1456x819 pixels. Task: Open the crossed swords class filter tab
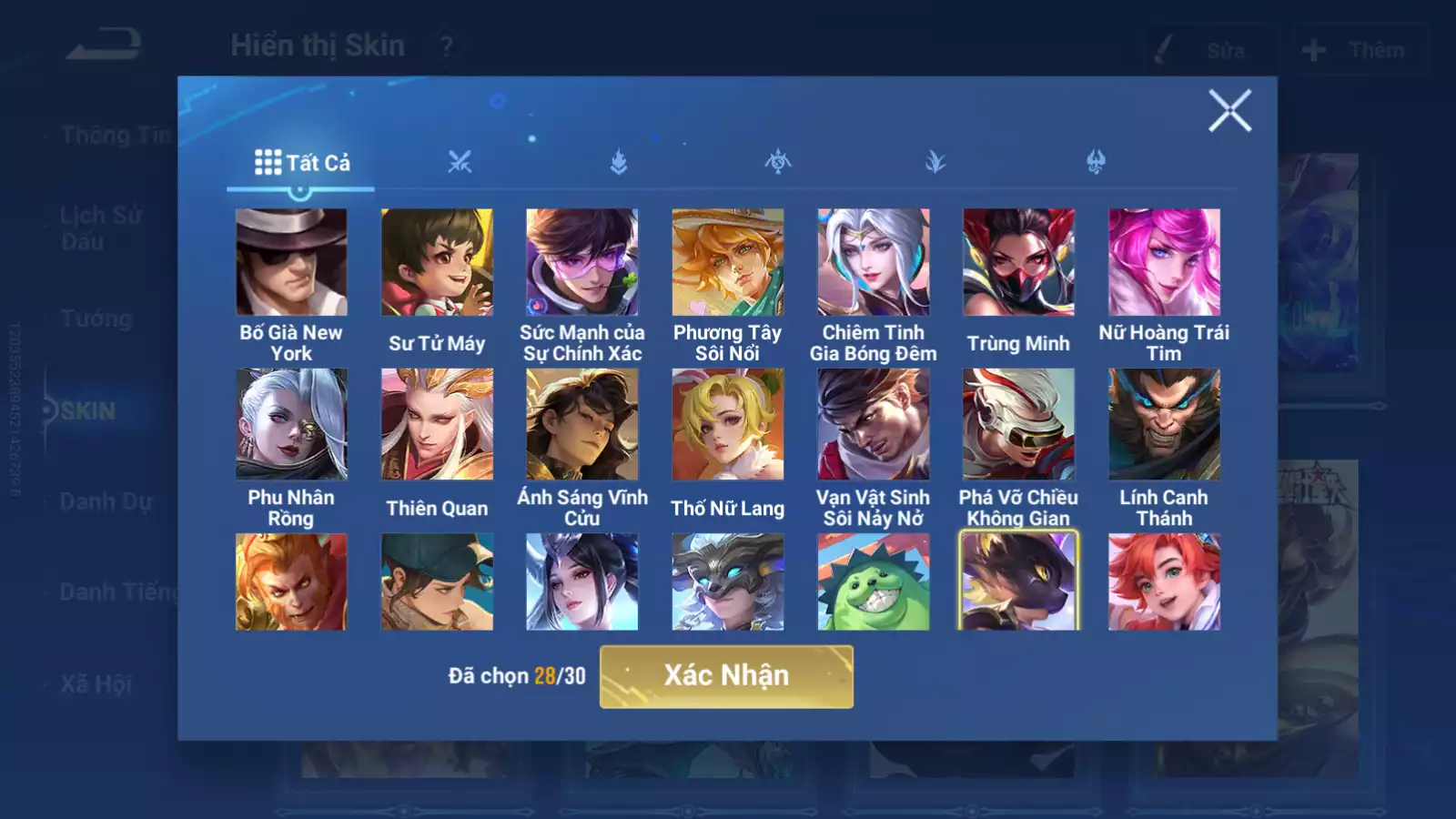[x=460, y=163]
